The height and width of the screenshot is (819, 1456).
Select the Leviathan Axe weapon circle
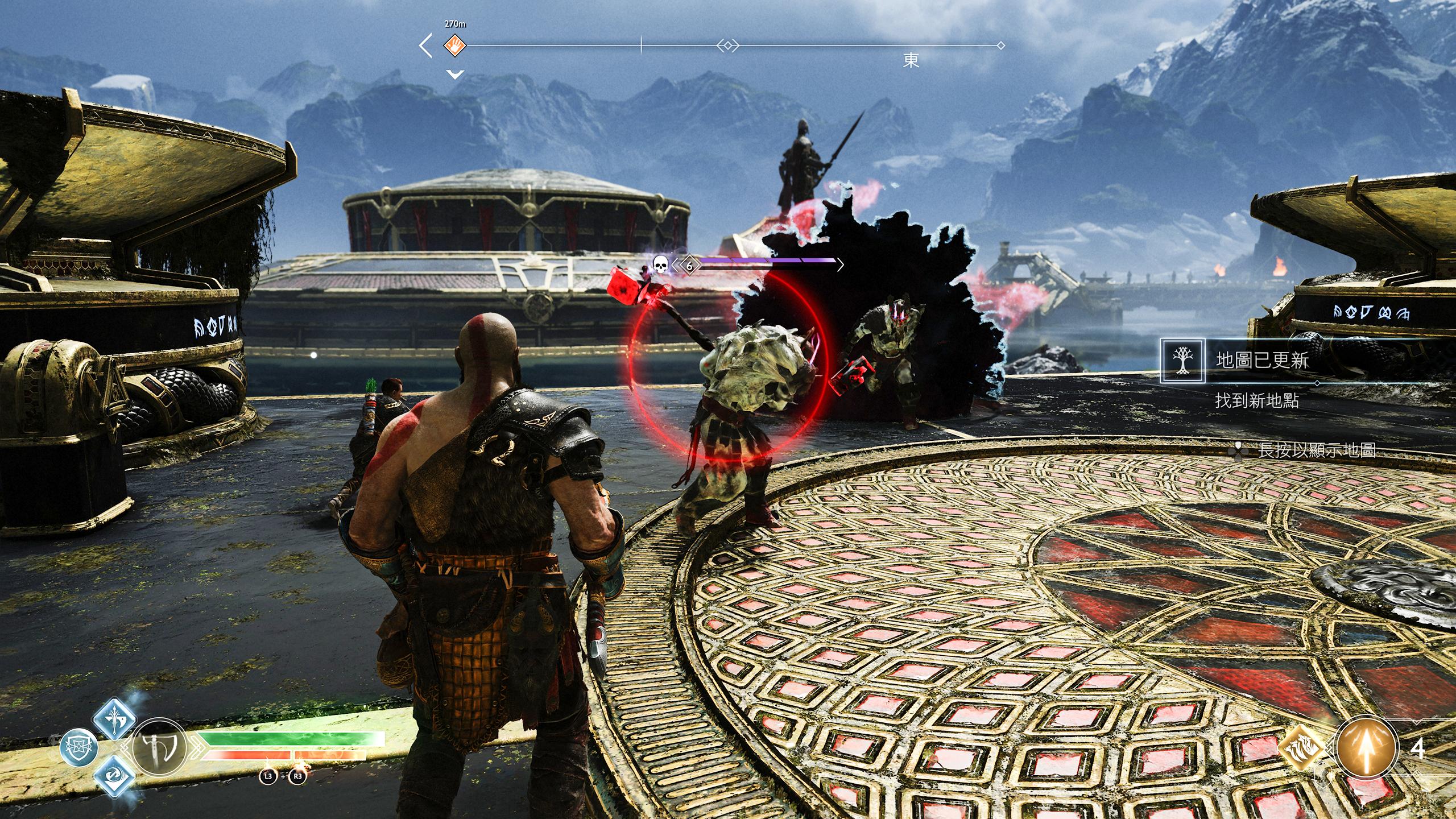point(159,747)
